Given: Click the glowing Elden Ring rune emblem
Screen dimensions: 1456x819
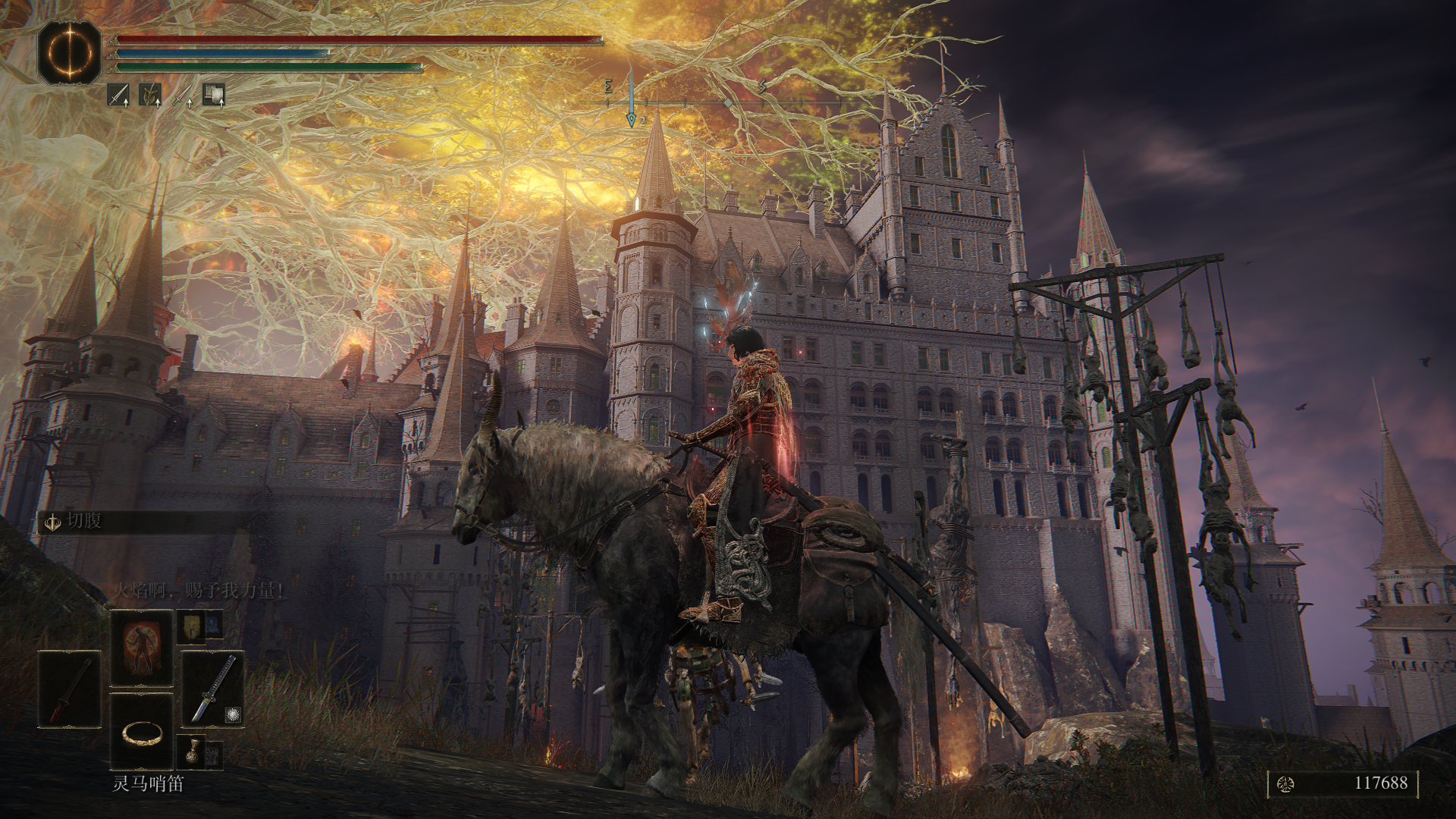Looking at the screenshot, I should click(69, 52).
